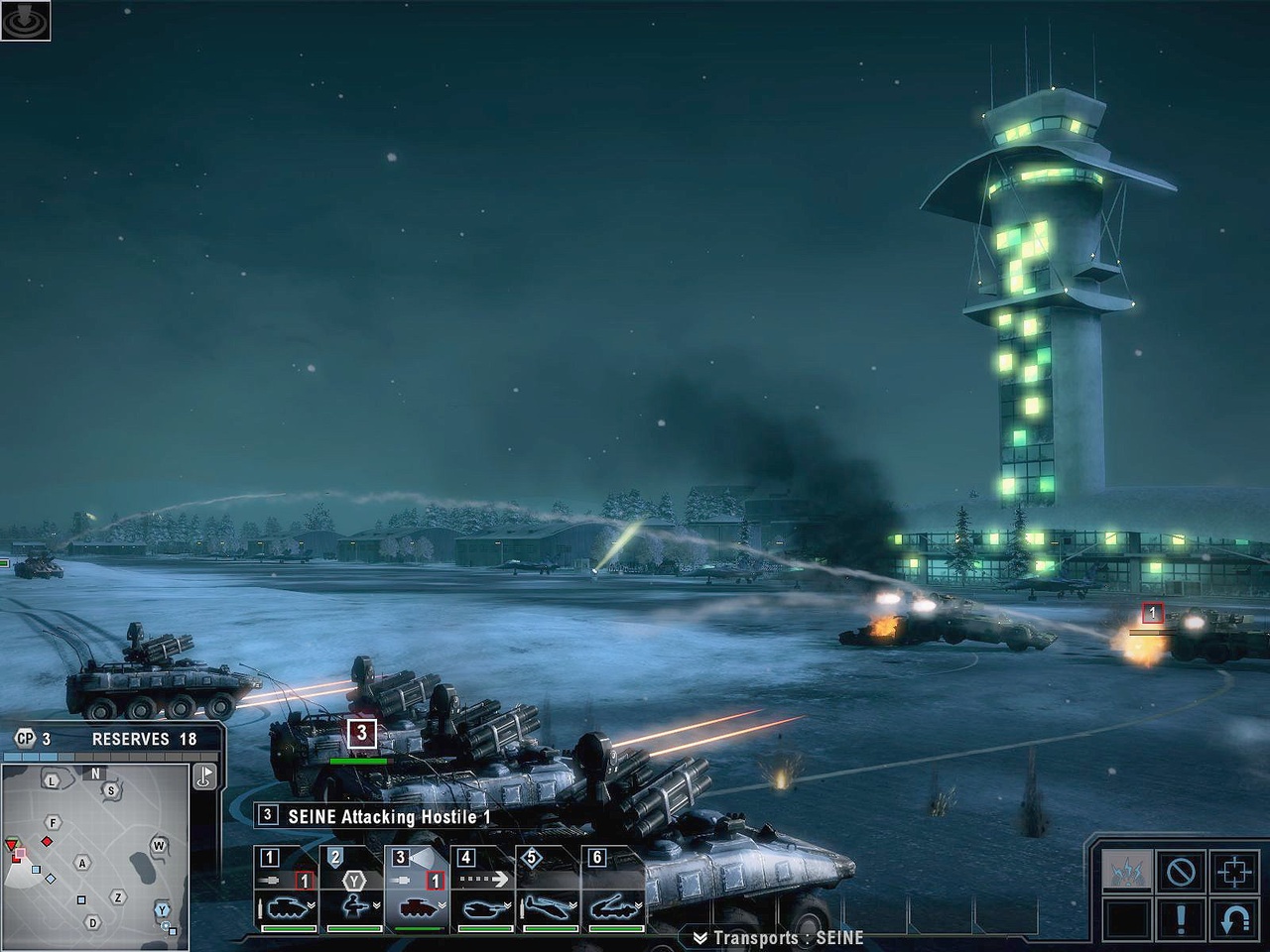Order a turn-around with the U-turn arrow

coord(1233,918)
